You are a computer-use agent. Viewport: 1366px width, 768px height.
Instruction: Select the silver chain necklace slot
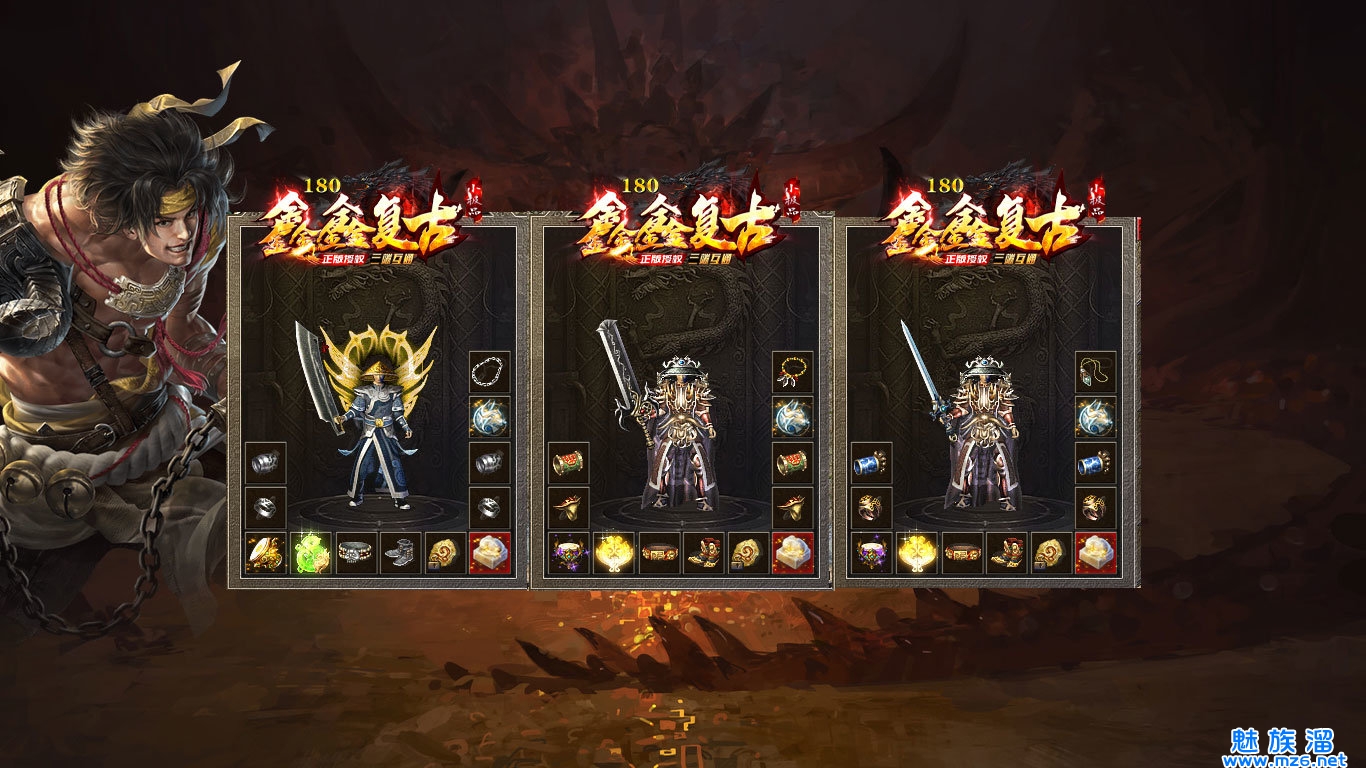pyautogui.click(x=490, y=372)
